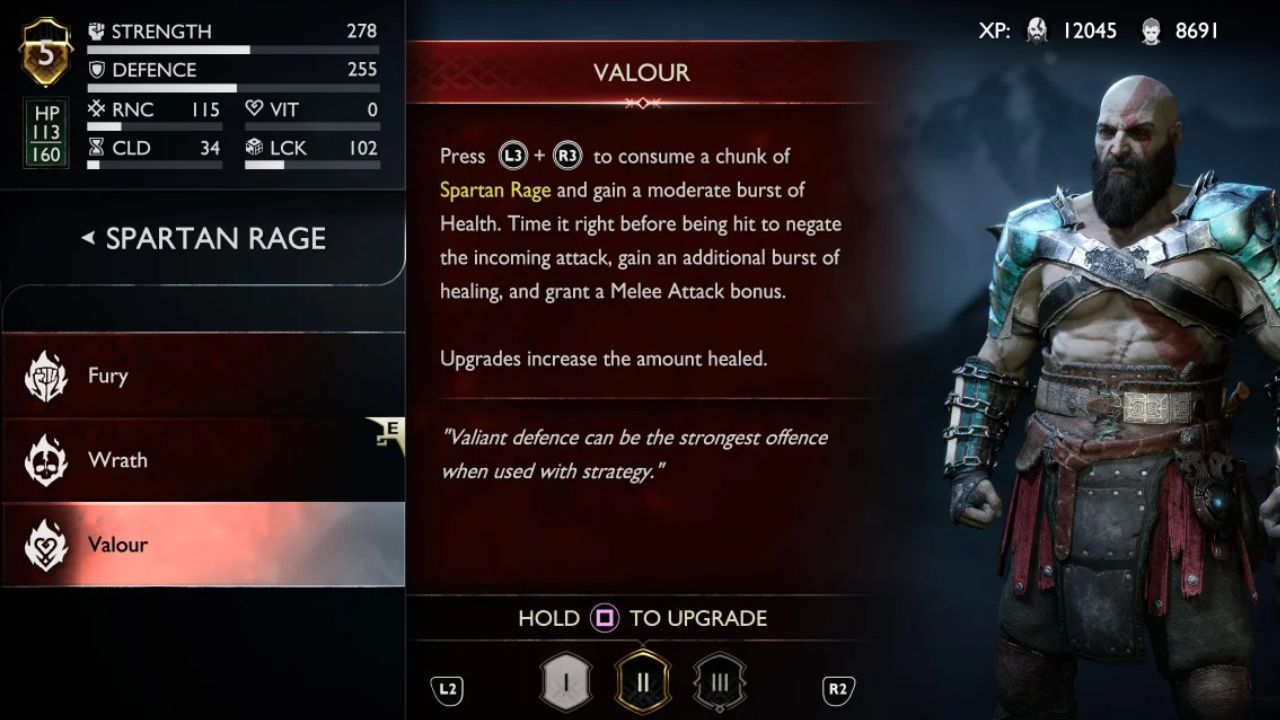
Task: Click the Spartan Rage yellow link text
Action: tap(496, 189)
